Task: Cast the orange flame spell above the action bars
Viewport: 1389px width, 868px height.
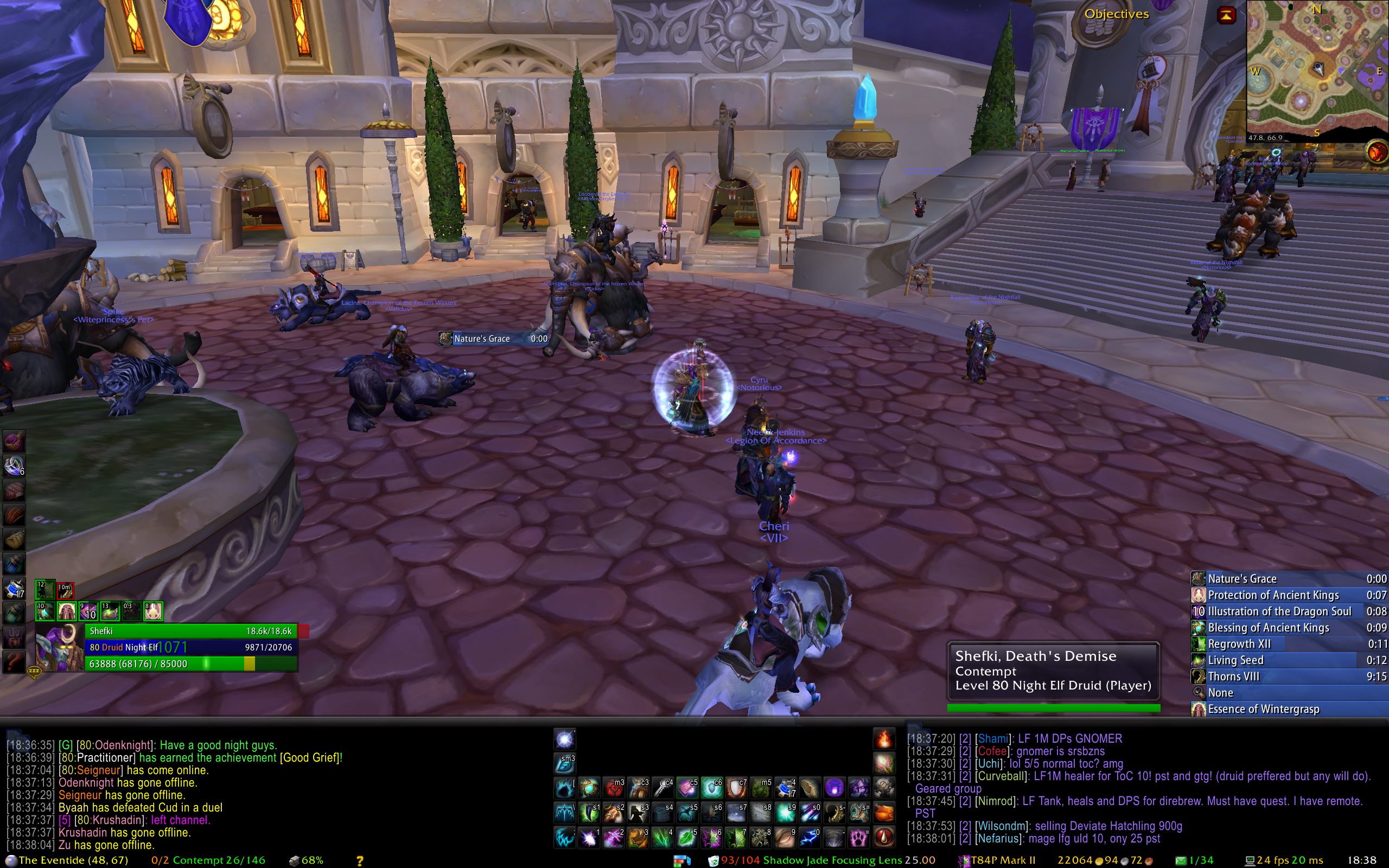Action: point(884,739)
